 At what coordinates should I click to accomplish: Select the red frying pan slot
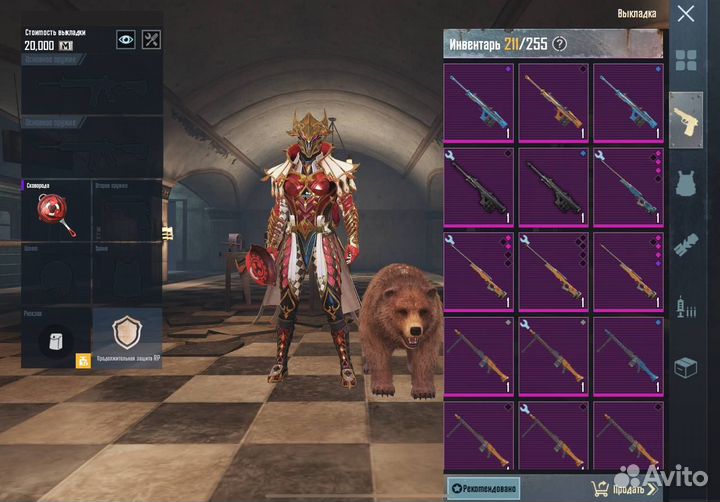tap(54, 211)
